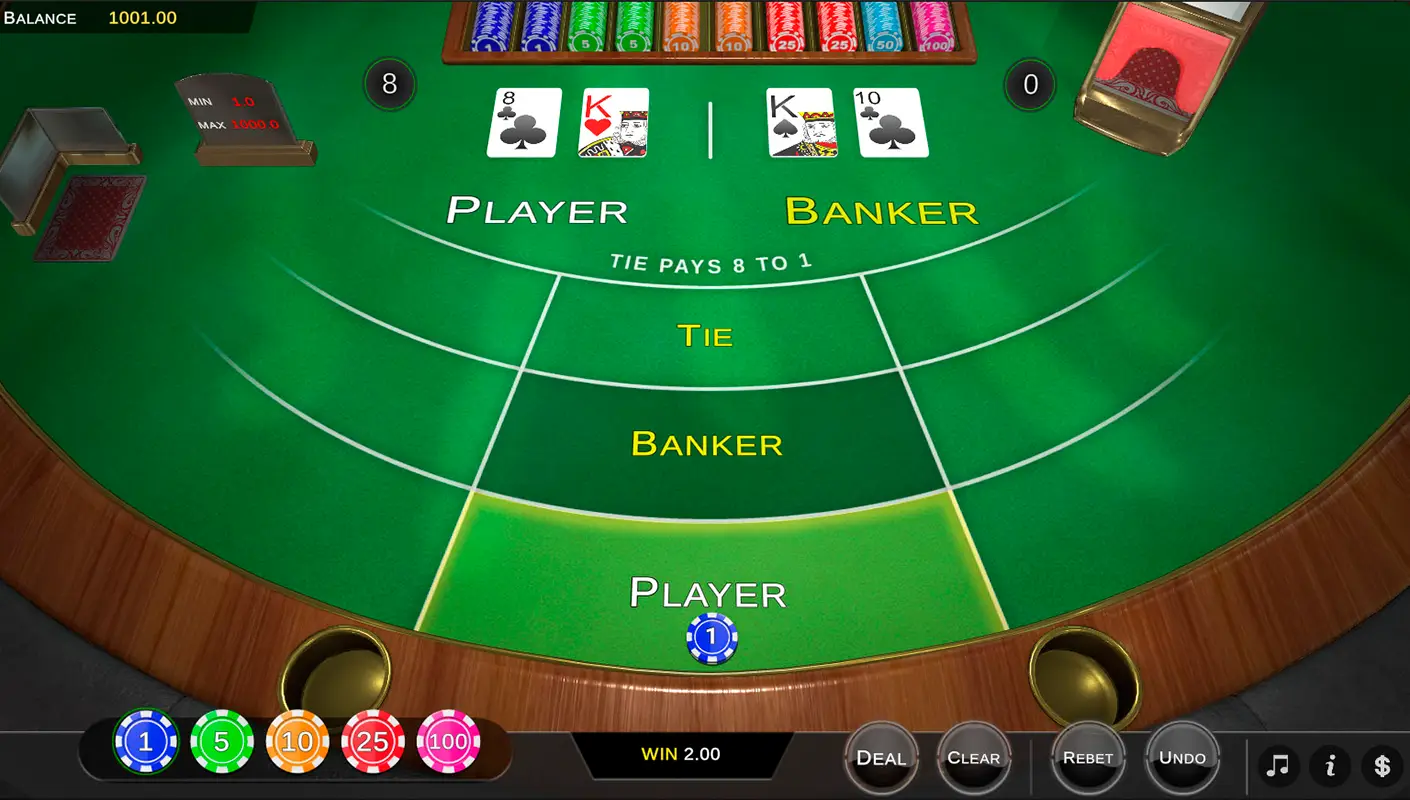
Task: Bet on the Banker betting area
Action: click(x=707, y=443)
